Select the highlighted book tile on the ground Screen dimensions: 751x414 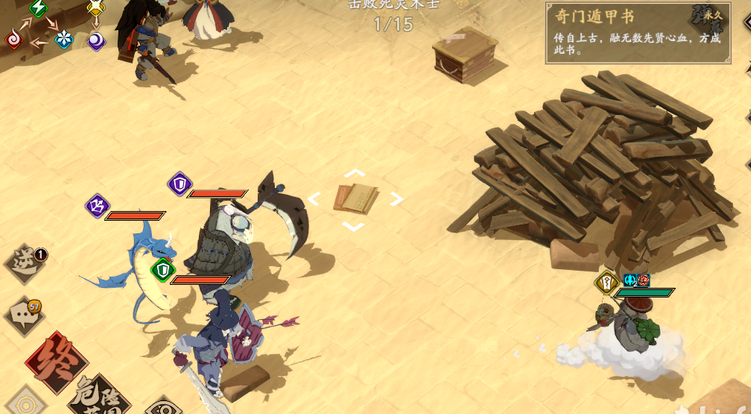point(355,199)
